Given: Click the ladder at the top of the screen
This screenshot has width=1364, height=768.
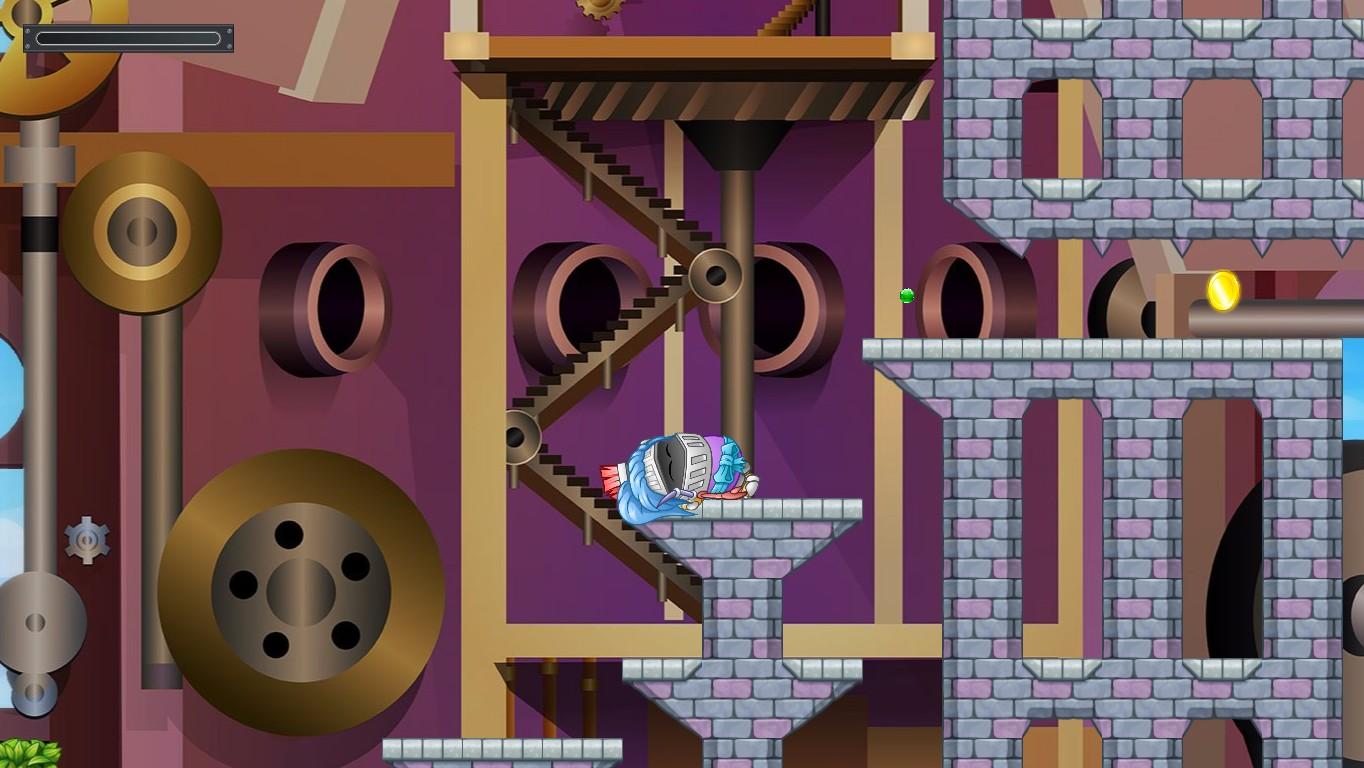Looking at the screenshot, I should click(789, 20).
